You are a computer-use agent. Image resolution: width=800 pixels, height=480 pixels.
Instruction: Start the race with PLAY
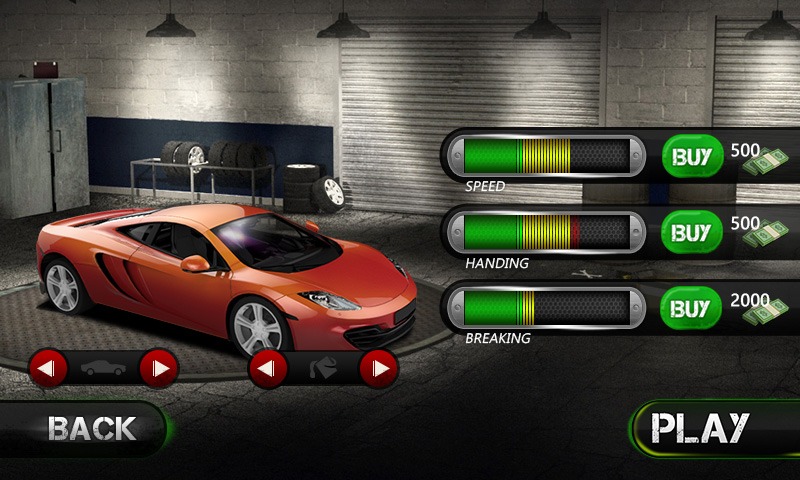700,427
